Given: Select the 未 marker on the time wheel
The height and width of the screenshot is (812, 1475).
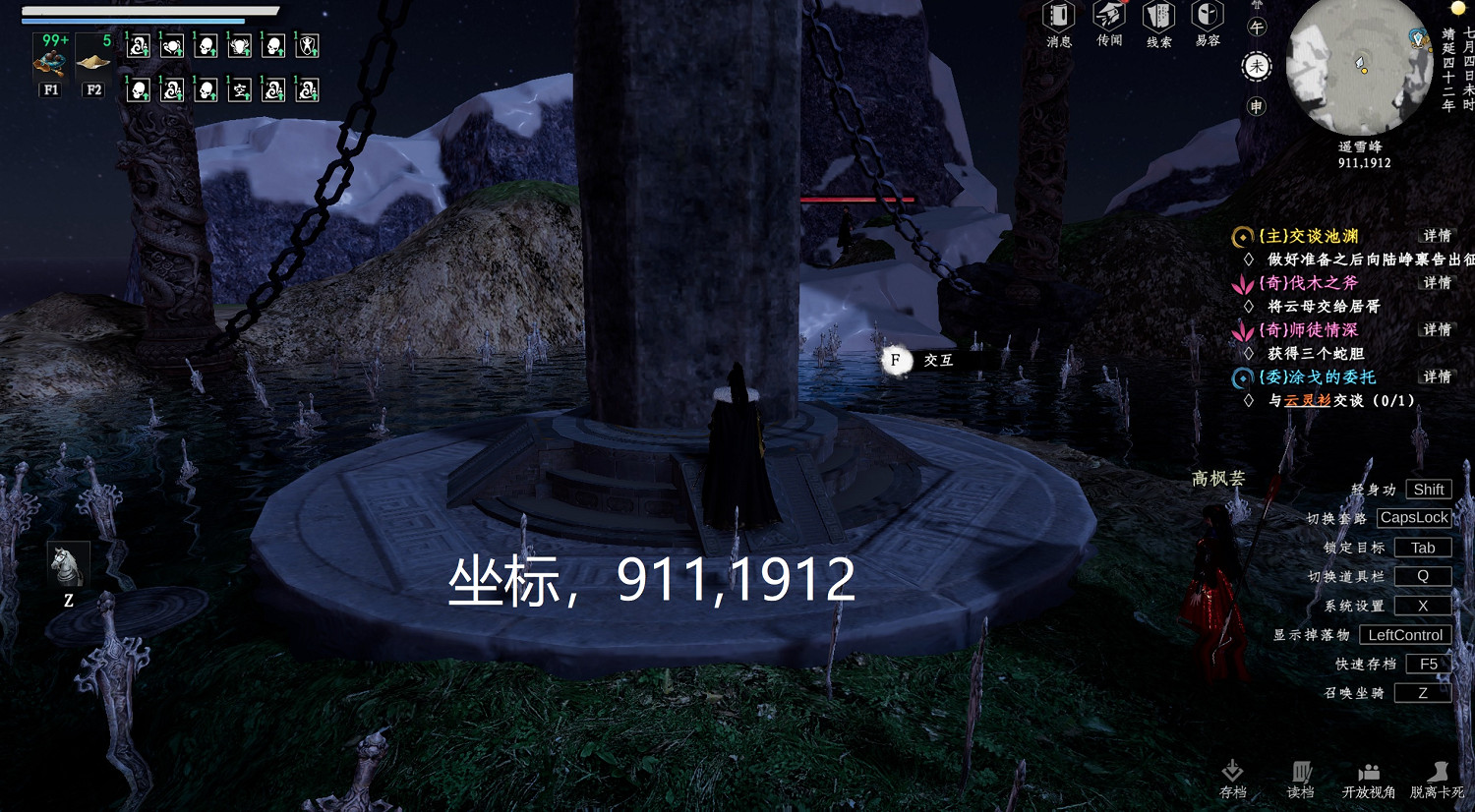Looking at the screenshot, I should click(1256, 64).
